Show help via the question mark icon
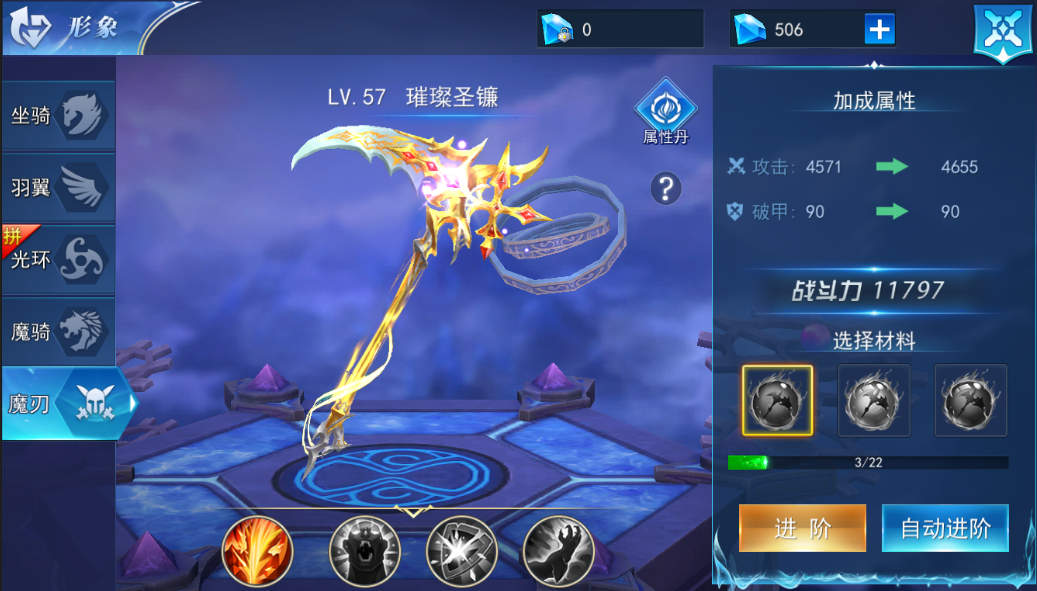This screenshot has width=1037, height=591. pyautogui.click(x=665, y=188)
